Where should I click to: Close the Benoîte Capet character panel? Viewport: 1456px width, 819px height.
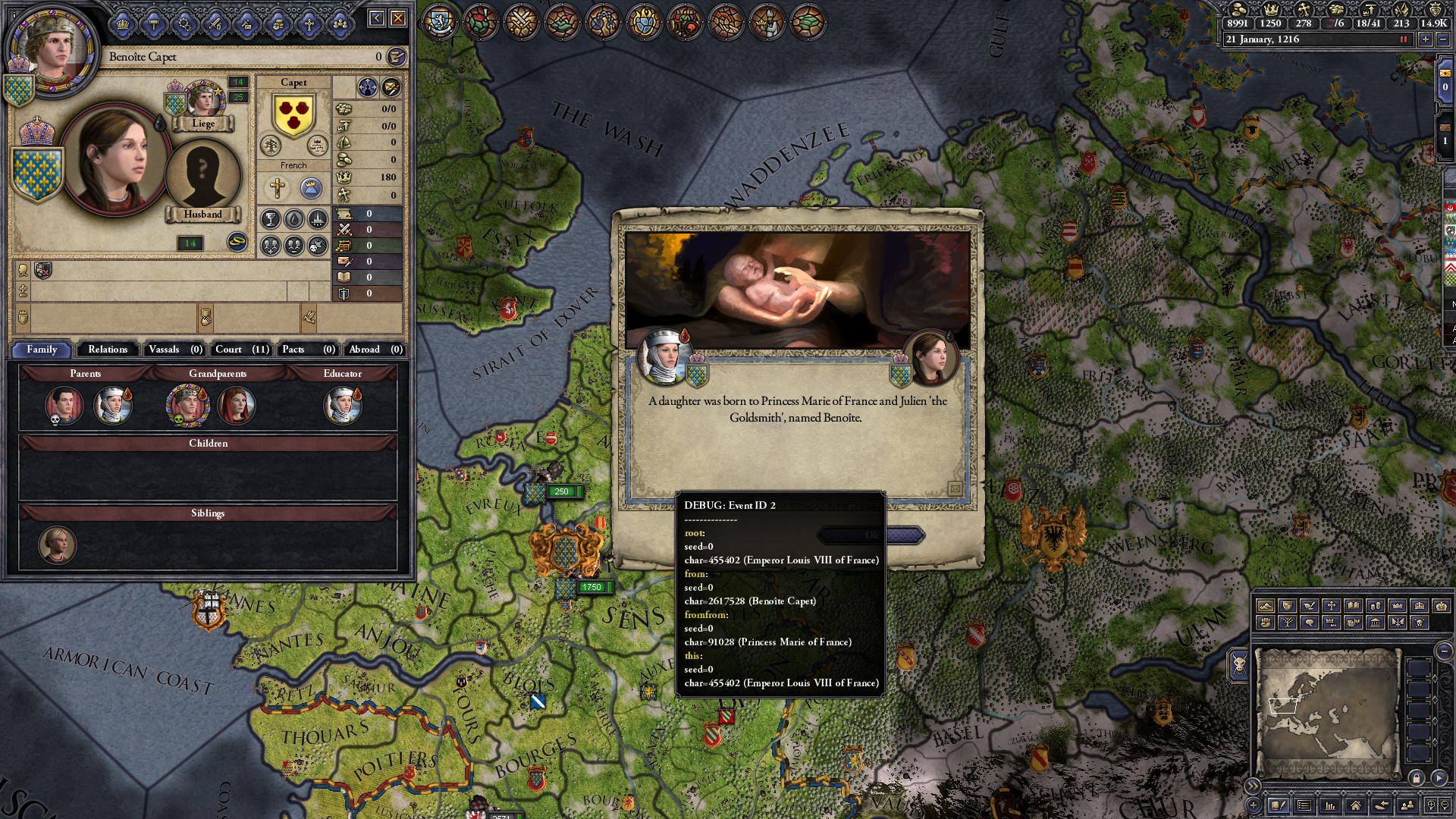coord(398,18)
